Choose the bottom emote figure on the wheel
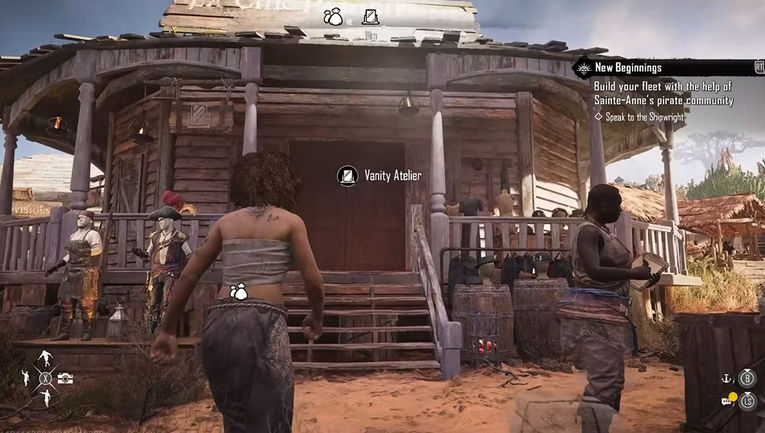Viewport: 765px width, 433px height. (44, 399)
